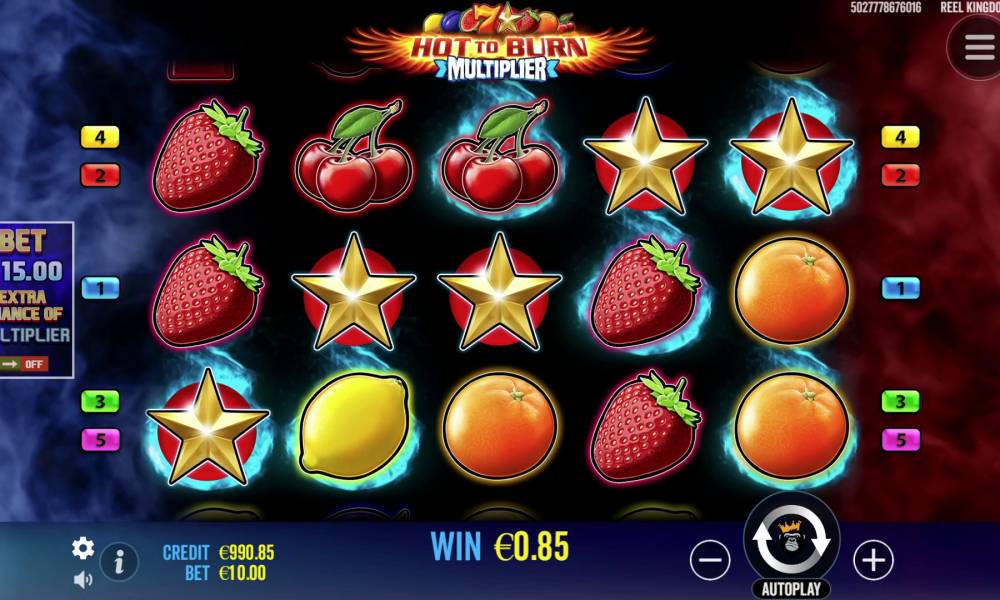This screenshot has width=1000, height=600.
Task: Decrease the bet with the minus button
Action: point(710,560)
